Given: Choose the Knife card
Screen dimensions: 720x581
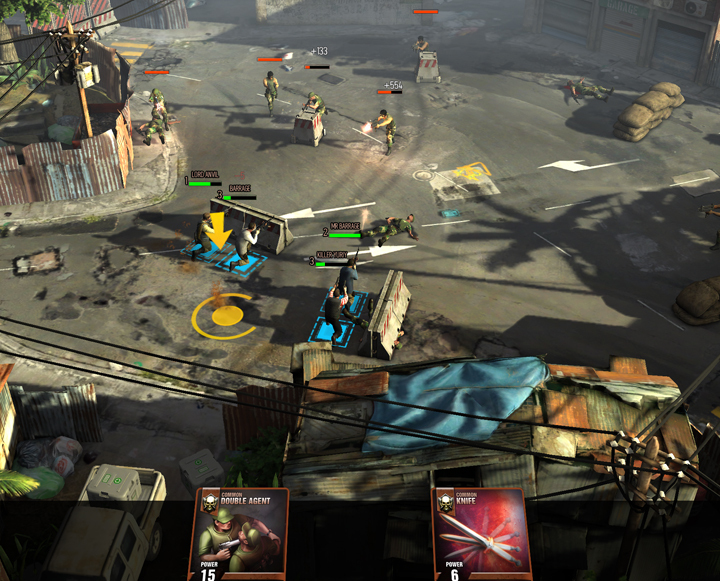Looking at the screenshot, I should point(480,536).
